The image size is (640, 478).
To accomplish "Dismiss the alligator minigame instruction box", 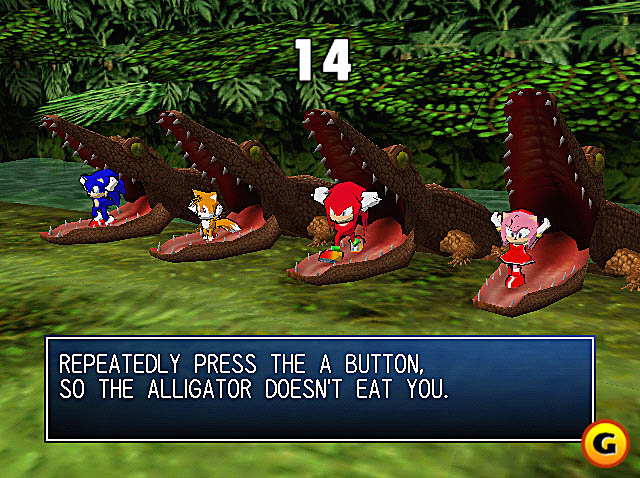I will 319,388.
